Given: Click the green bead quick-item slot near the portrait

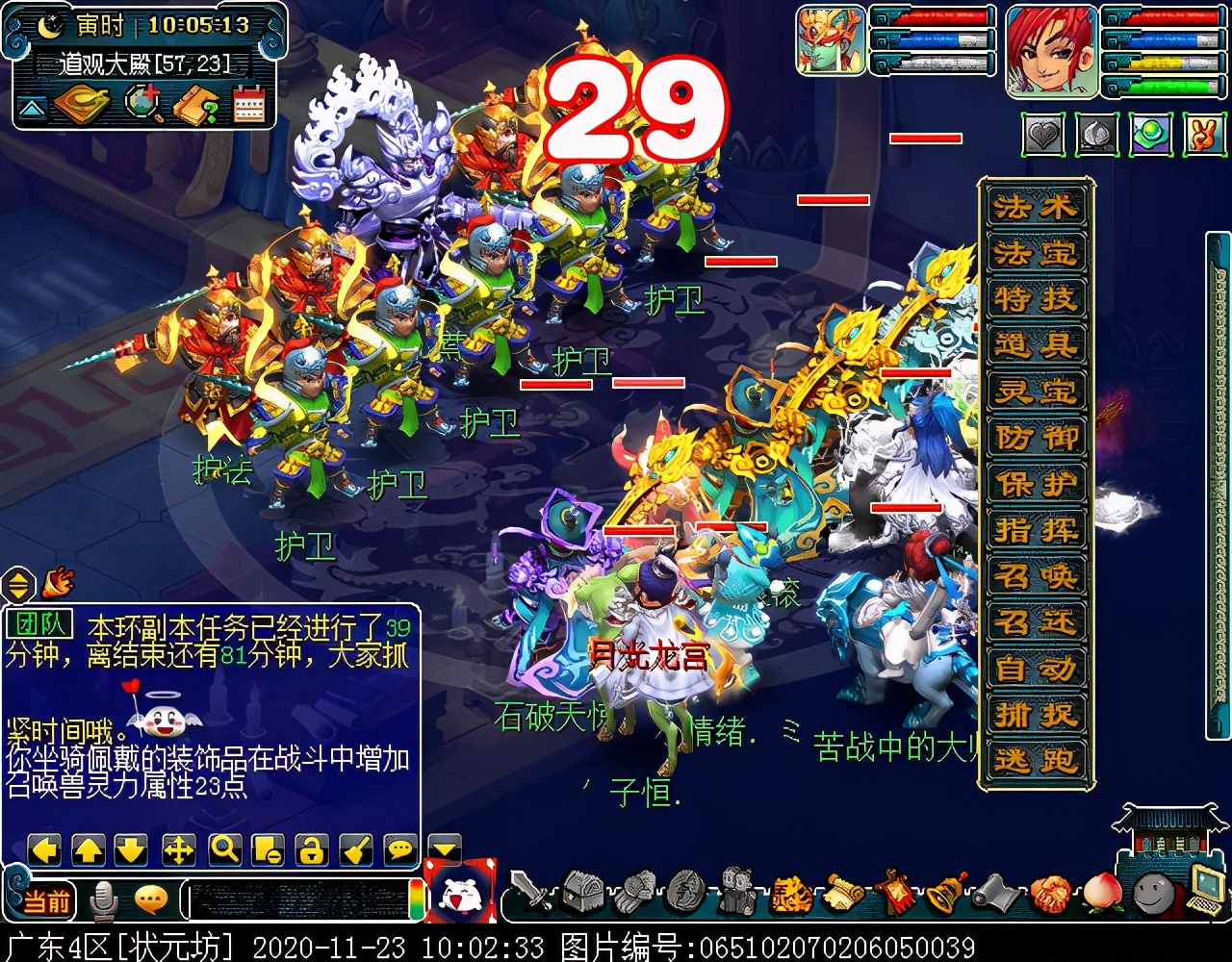Looking at the screenshot, I should pyautogui.click(x=1152, y=136).
